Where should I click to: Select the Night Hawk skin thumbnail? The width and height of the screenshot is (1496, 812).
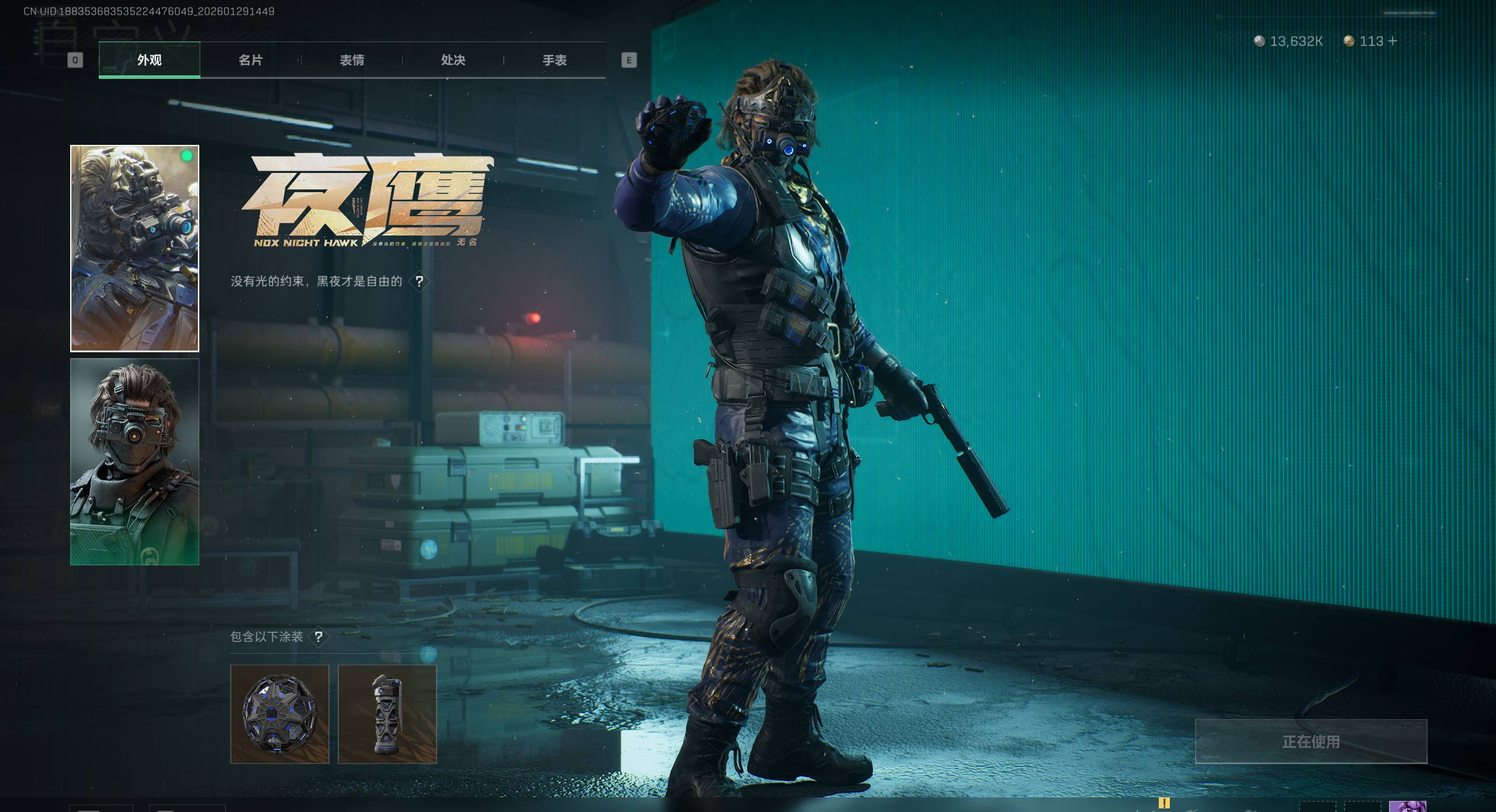pyautogui.click(x=134, y=248)
